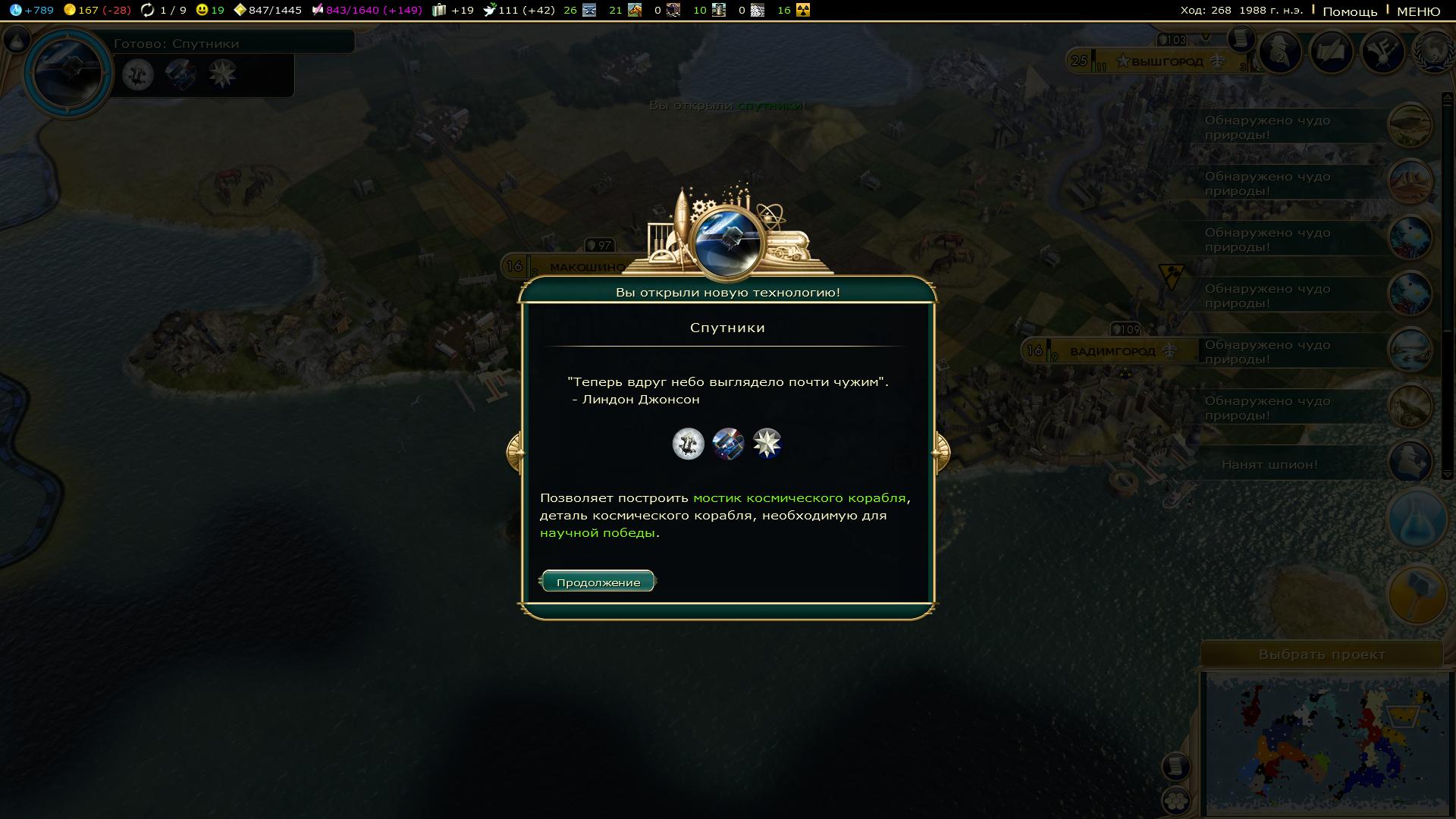Viewport: 1456px width, 819px height.
Task: Select the Нанят шпион notification
Action: [1269, 465]
